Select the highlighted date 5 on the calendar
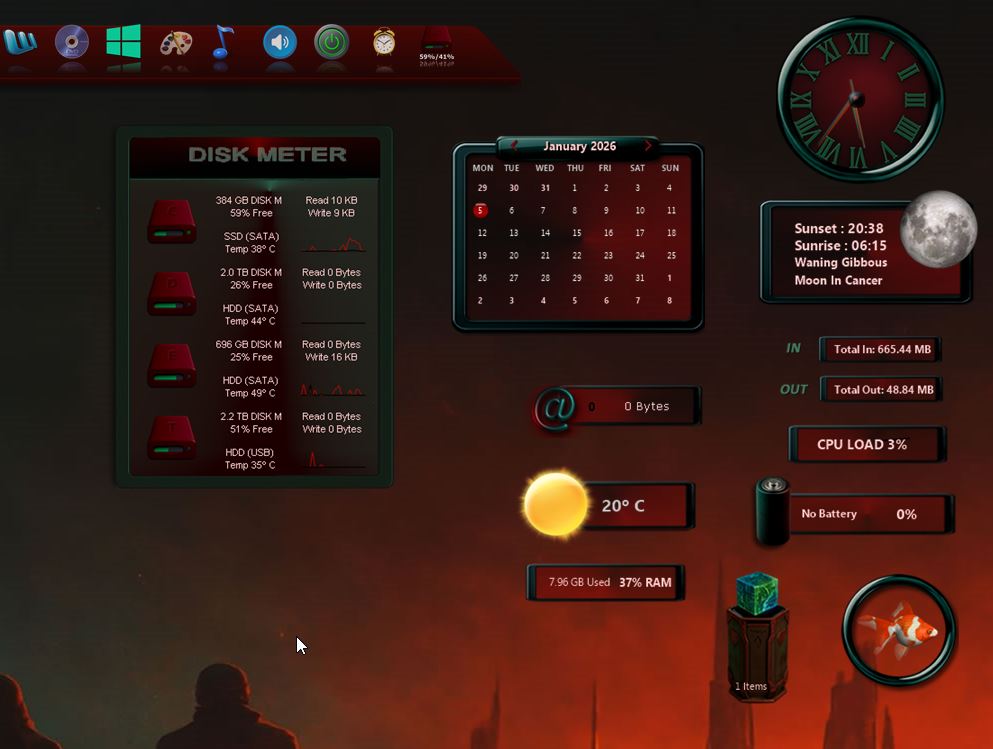993x749 pixels. [481, 210]
